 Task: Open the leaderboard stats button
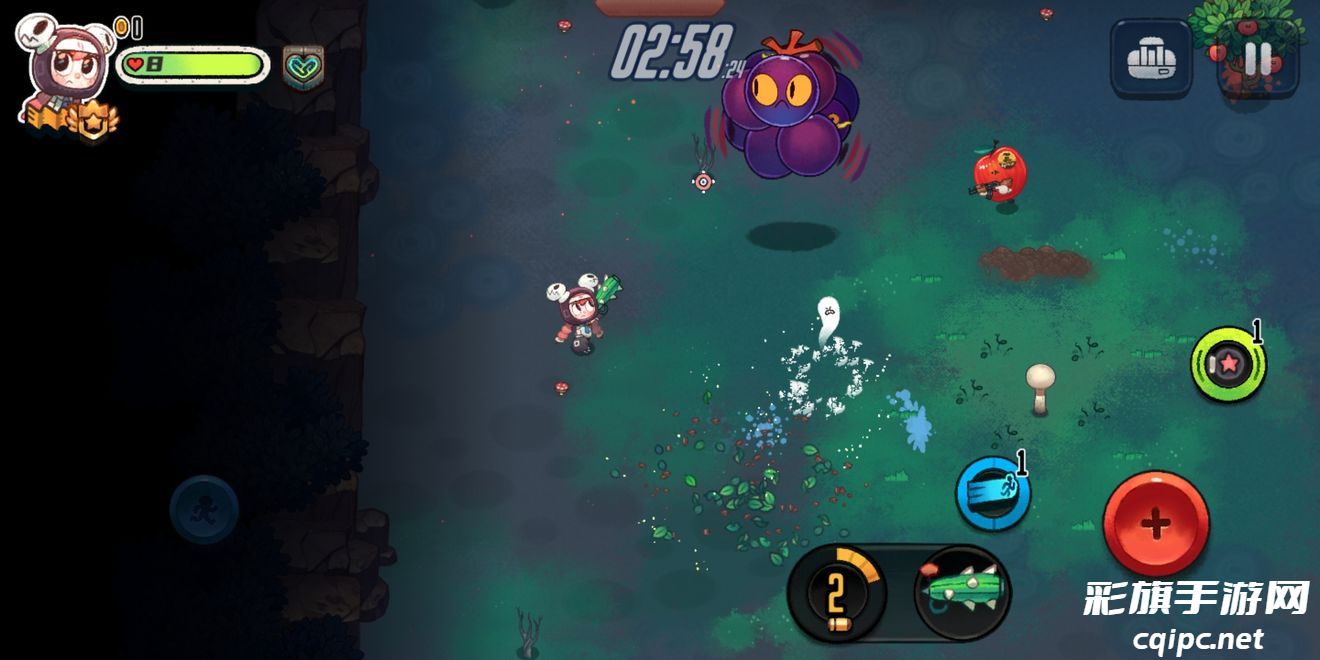[1151, 59]
